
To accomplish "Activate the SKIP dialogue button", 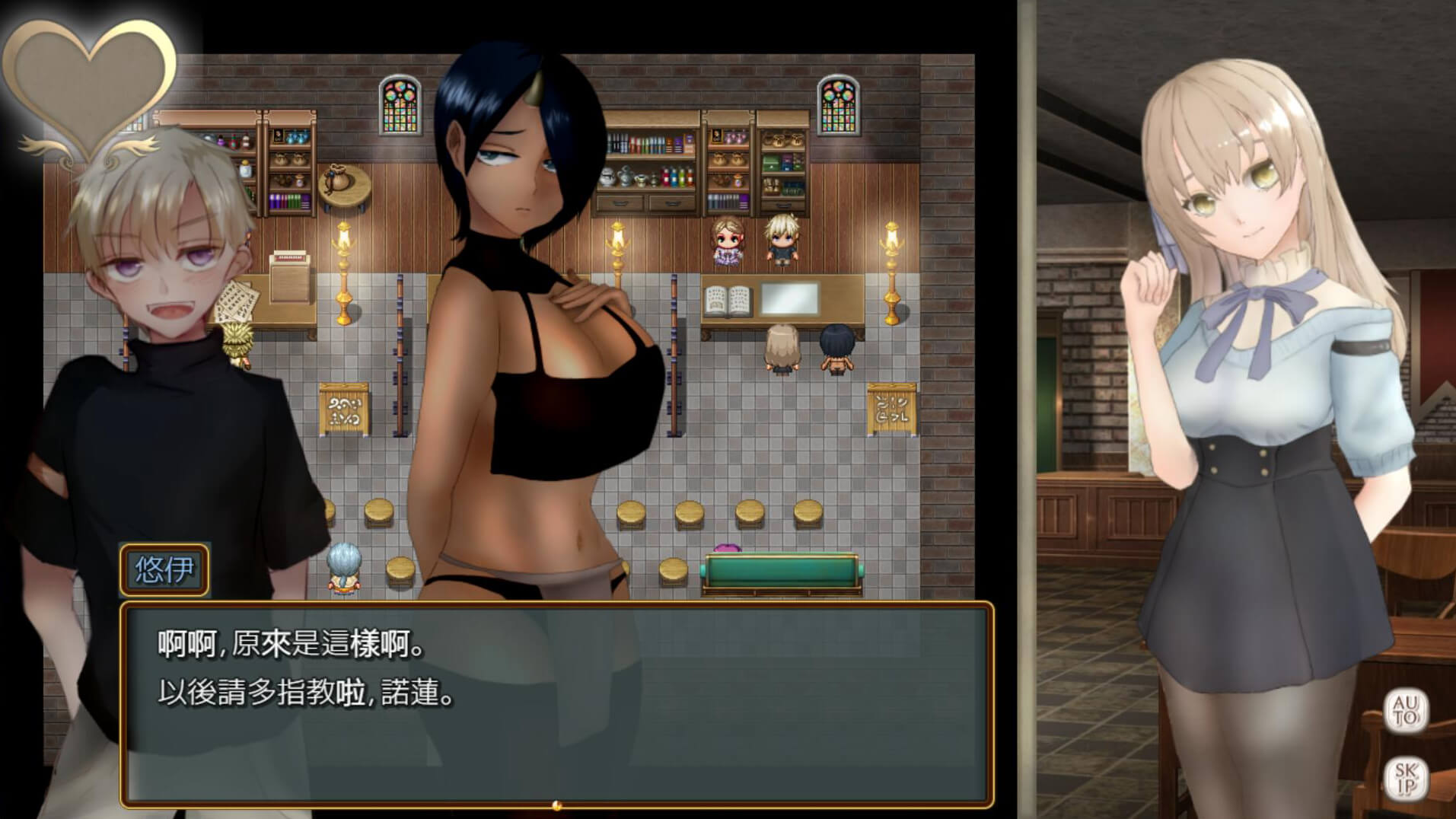I will 1405,779.
